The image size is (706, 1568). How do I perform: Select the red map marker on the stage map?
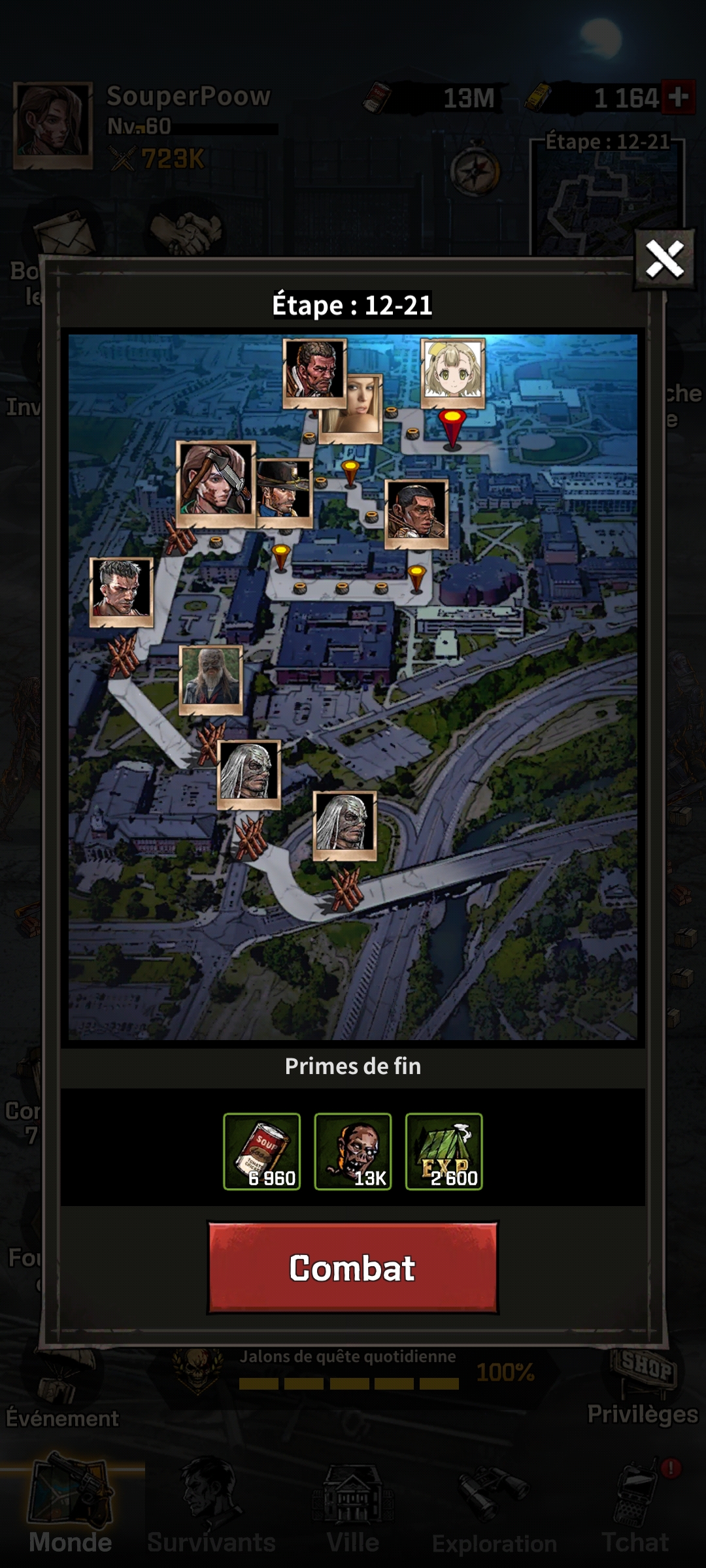point(452,427)
